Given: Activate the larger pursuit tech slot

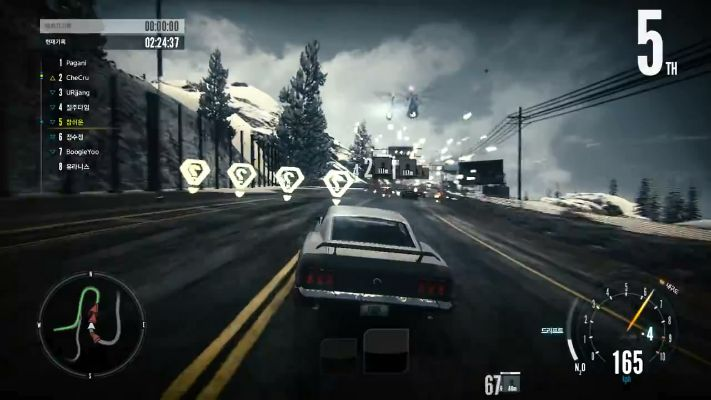Looking at the screenshot, I should coord(385,351).
